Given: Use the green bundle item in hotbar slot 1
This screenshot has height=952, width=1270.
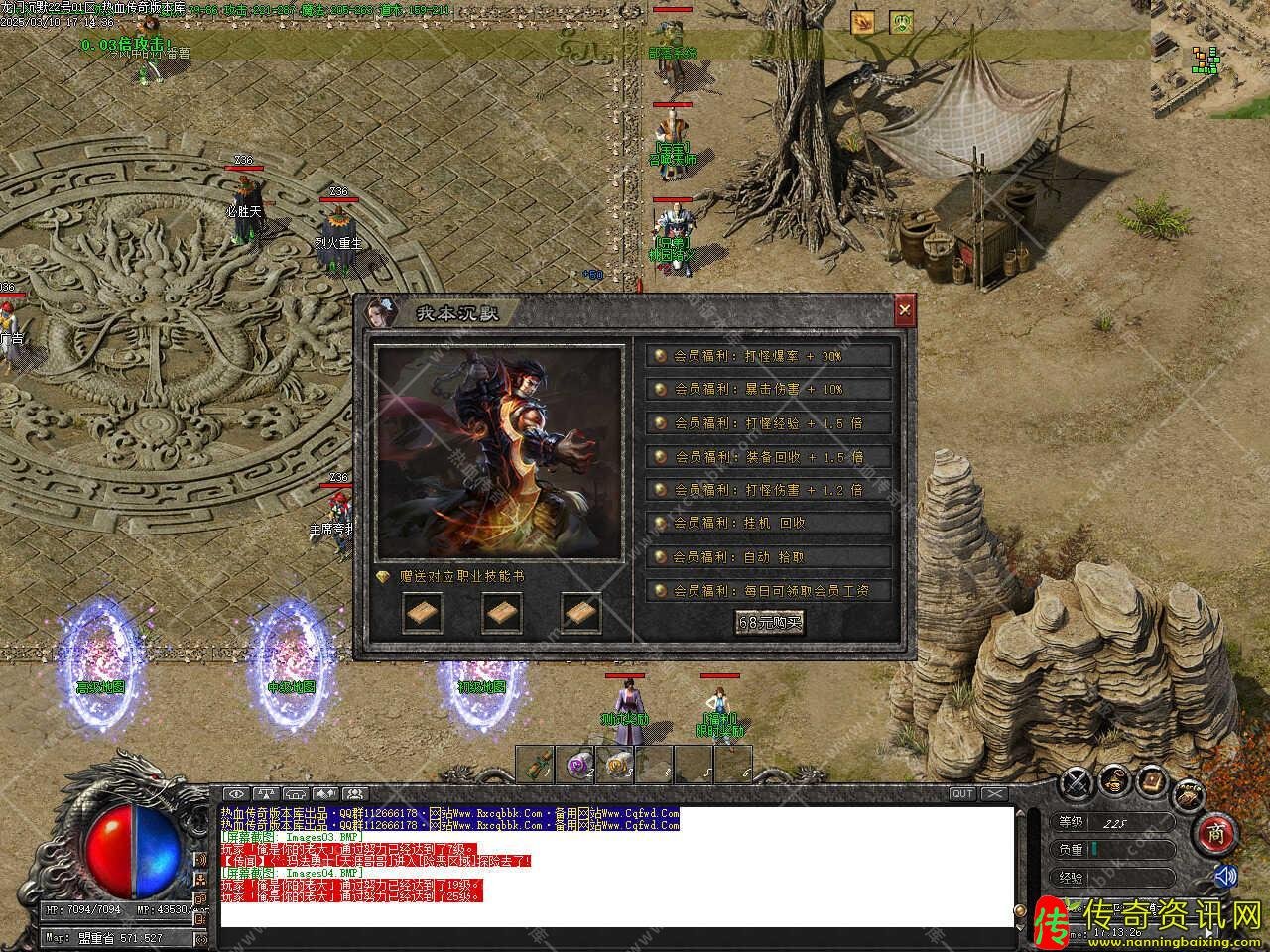Looking at the screenshot, I should (536, 764).
